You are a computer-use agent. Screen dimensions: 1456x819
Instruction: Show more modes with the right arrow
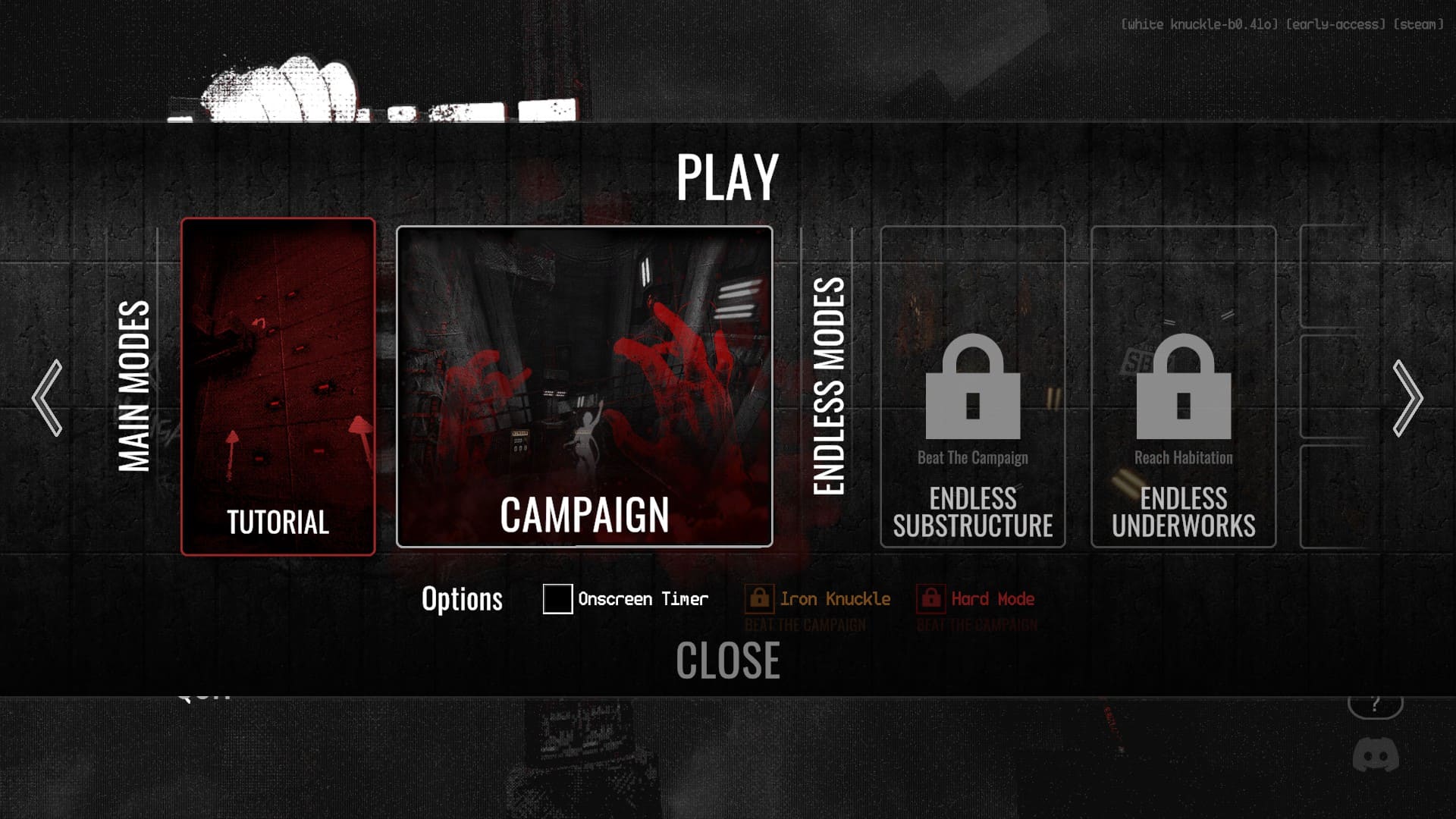pyautogui.click(x=1407, y=398)
